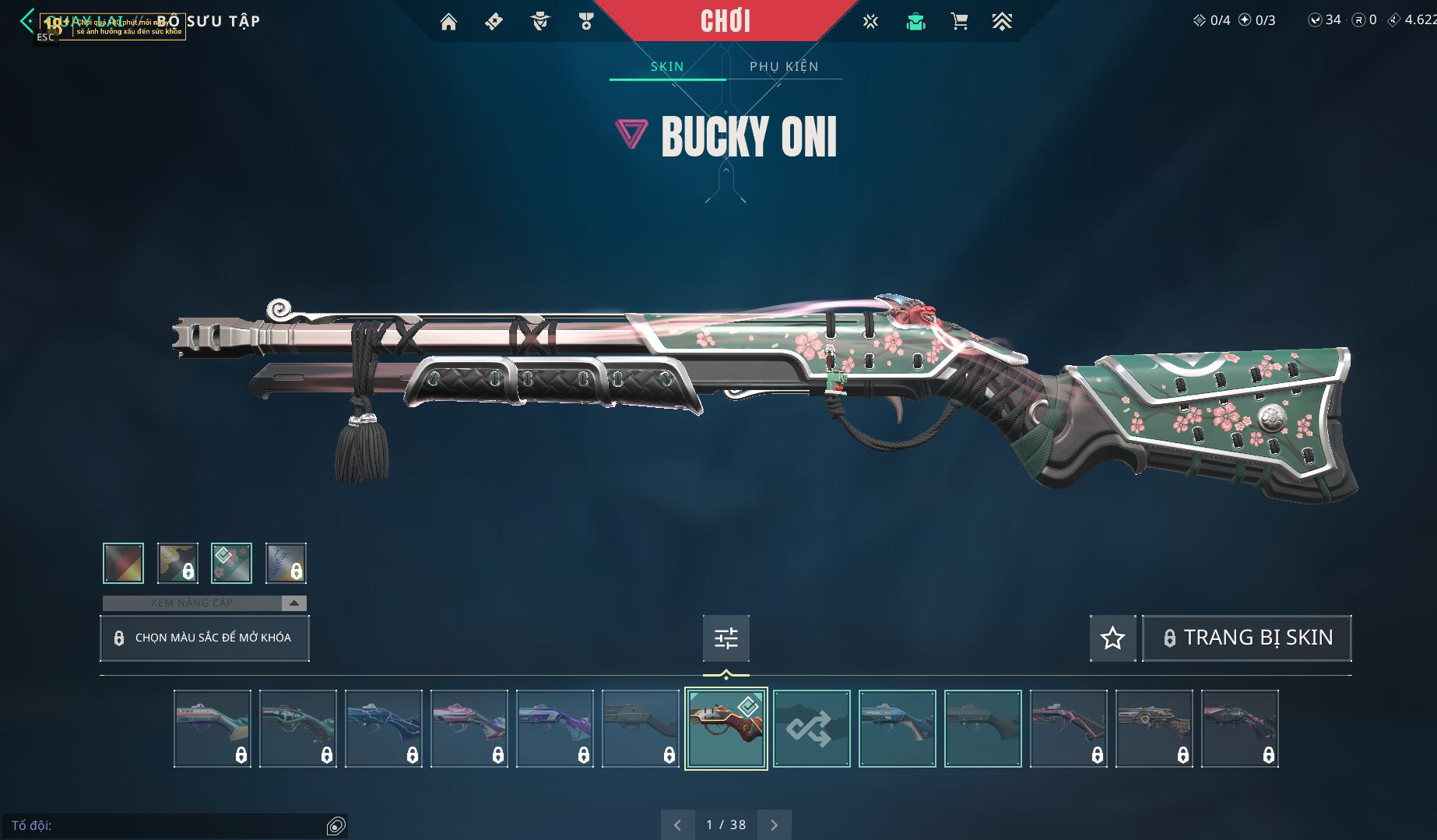Go back using the top-left arrow

[x=26, y=21]
